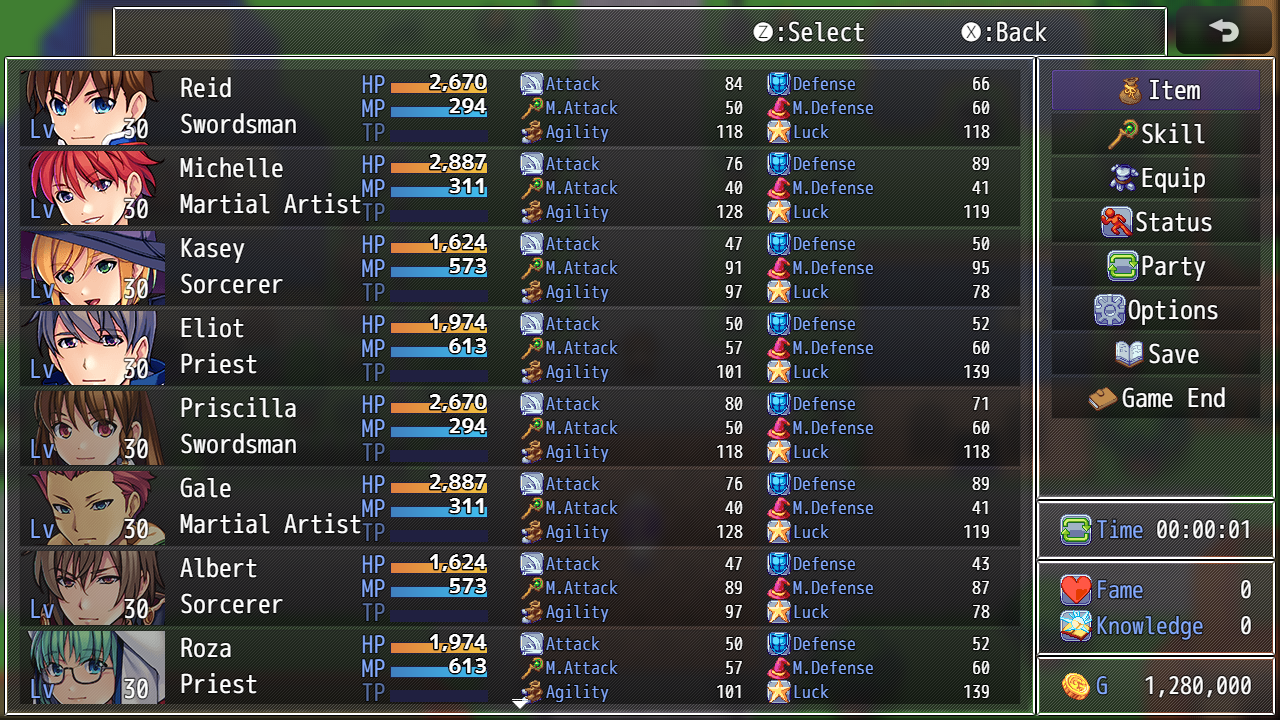Choose Eliot the Priest
This screenshot has width=1280, height=720.
coord(520,347)
